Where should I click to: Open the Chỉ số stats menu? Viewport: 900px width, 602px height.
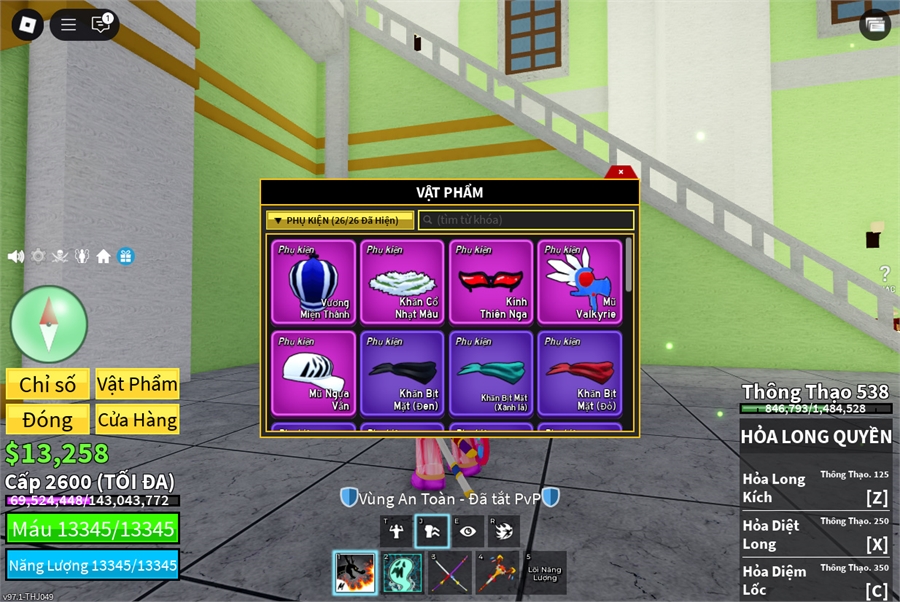(x=47, y=385)
